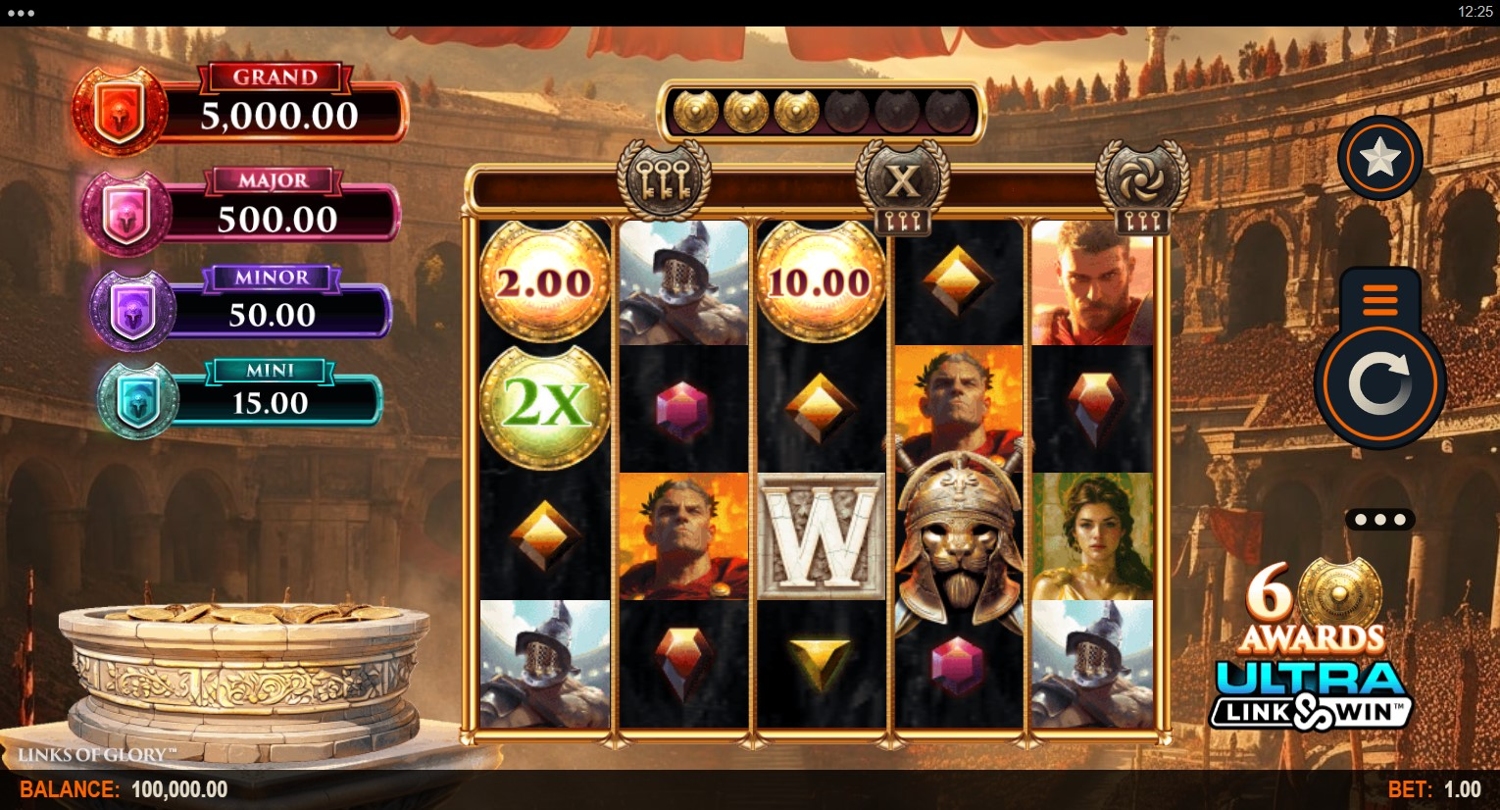Spin the reels with the circular arrow button
Image resolution: width=1500 pixels, height=810 pixels.
pyautogui.click(x=1379, y=382)
